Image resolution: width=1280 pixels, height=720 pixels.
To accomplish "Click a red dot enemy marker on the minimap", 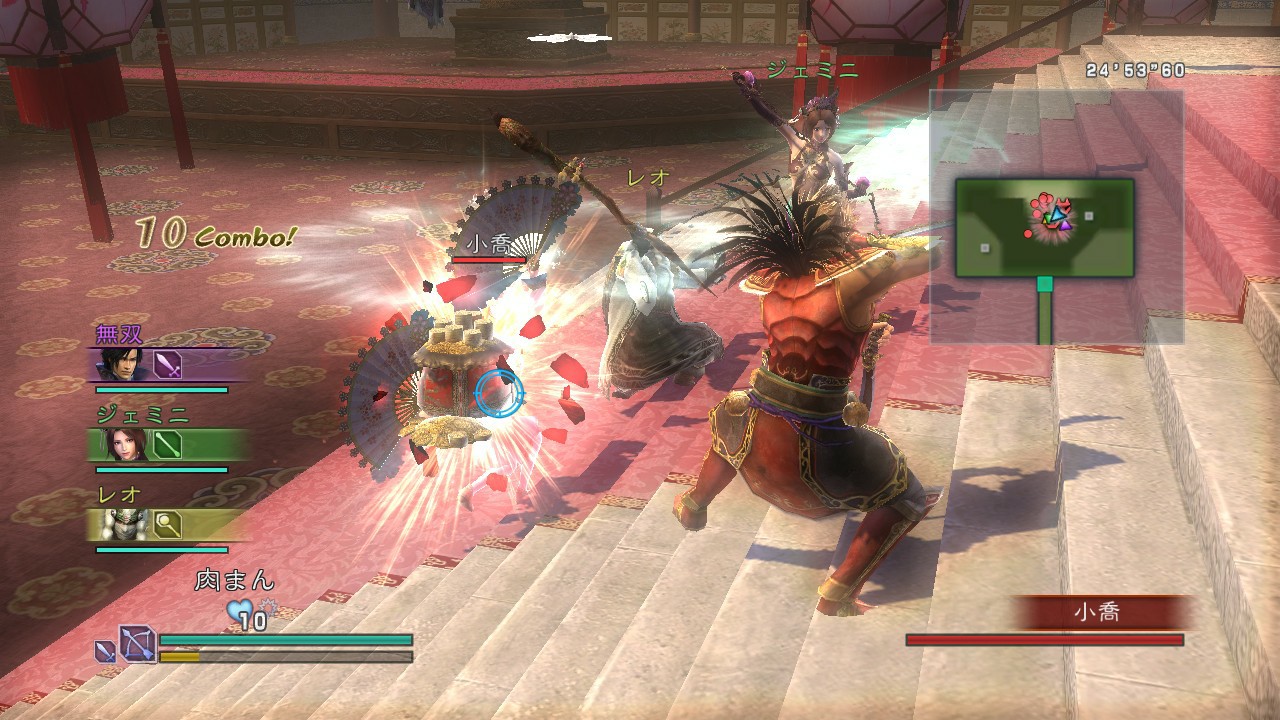I will click(1028, 234).
